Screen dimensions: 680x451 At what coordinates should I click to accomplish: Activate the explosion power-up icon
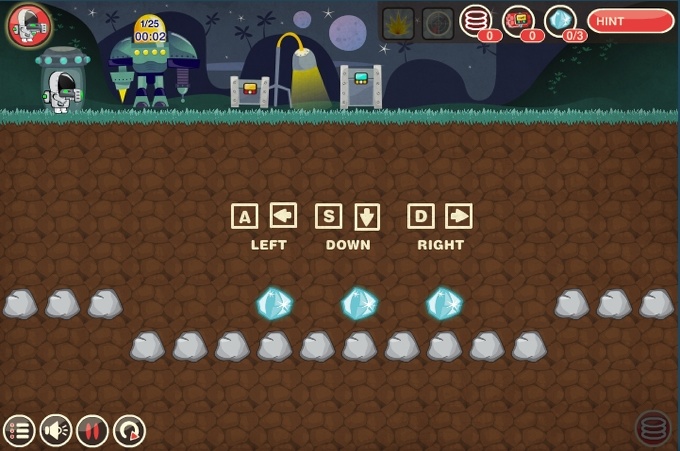click(398, 22)
